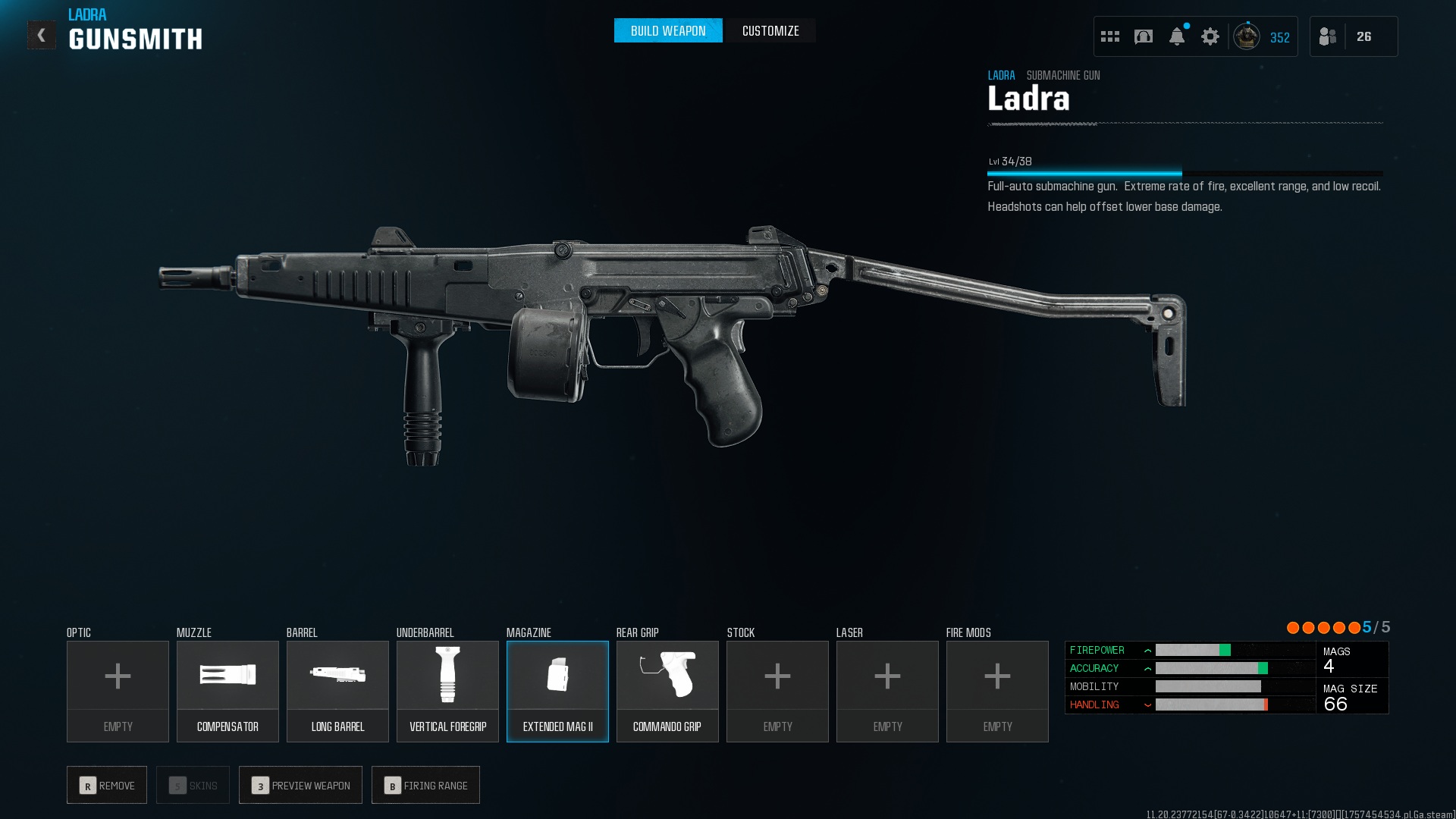Choose the empty Laser slot

pos(887,691)
